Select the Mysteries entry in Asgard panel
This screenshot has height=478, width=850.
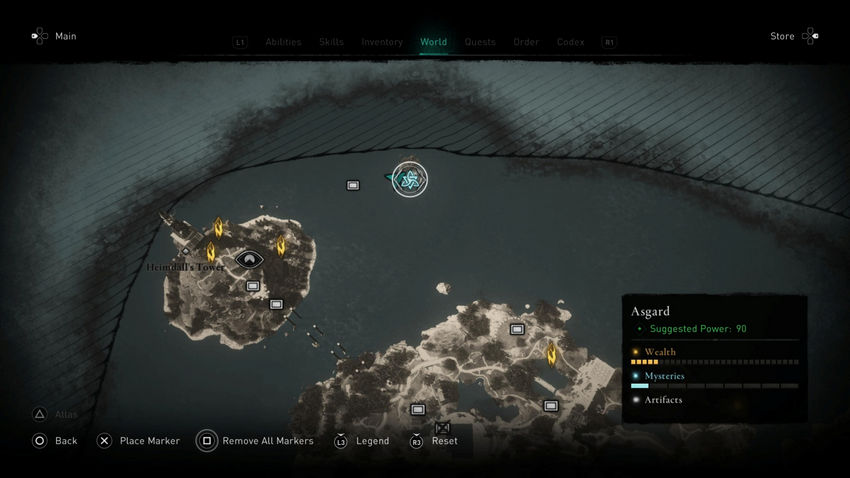click(x=664, y=376)
